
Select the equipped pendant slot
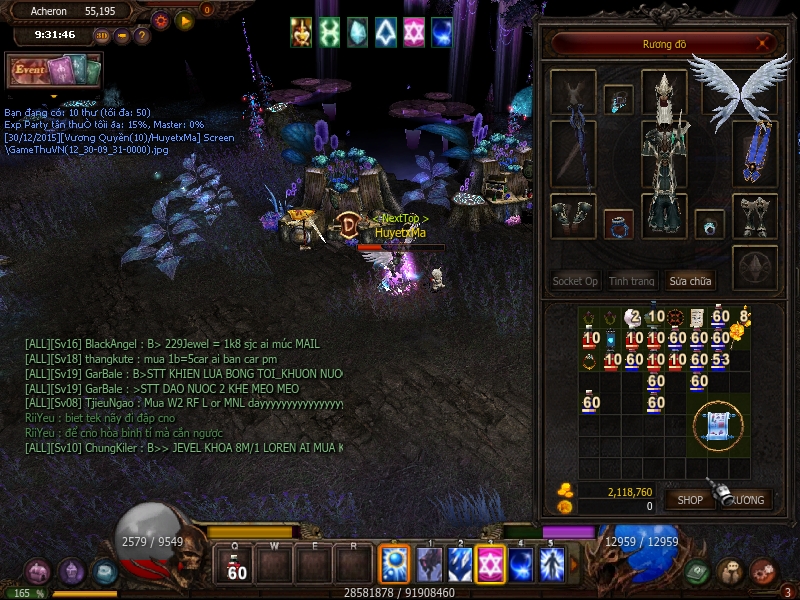(x=618, y=99)
